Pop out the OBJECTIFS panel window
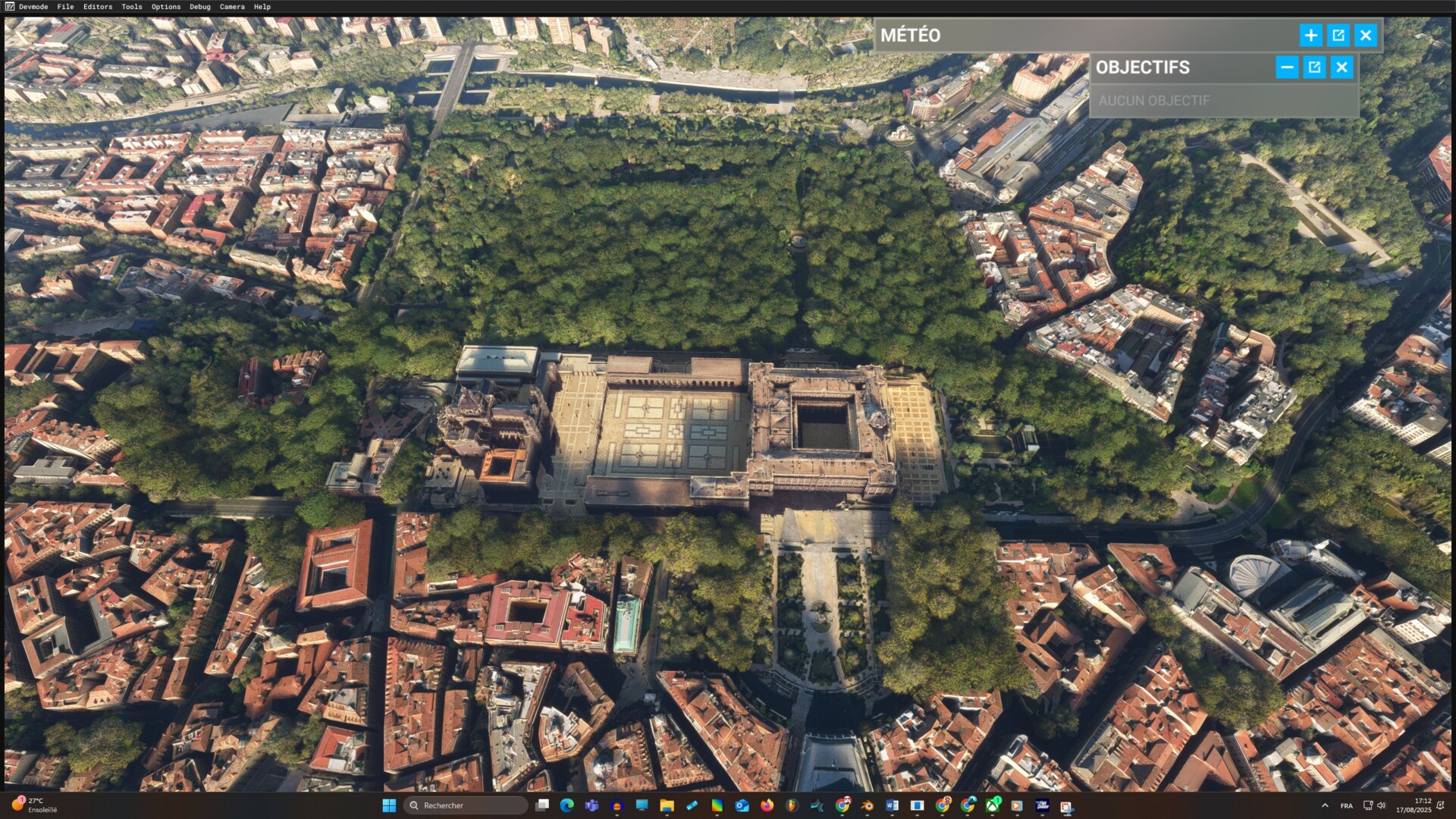 [x=1314, y=67]
